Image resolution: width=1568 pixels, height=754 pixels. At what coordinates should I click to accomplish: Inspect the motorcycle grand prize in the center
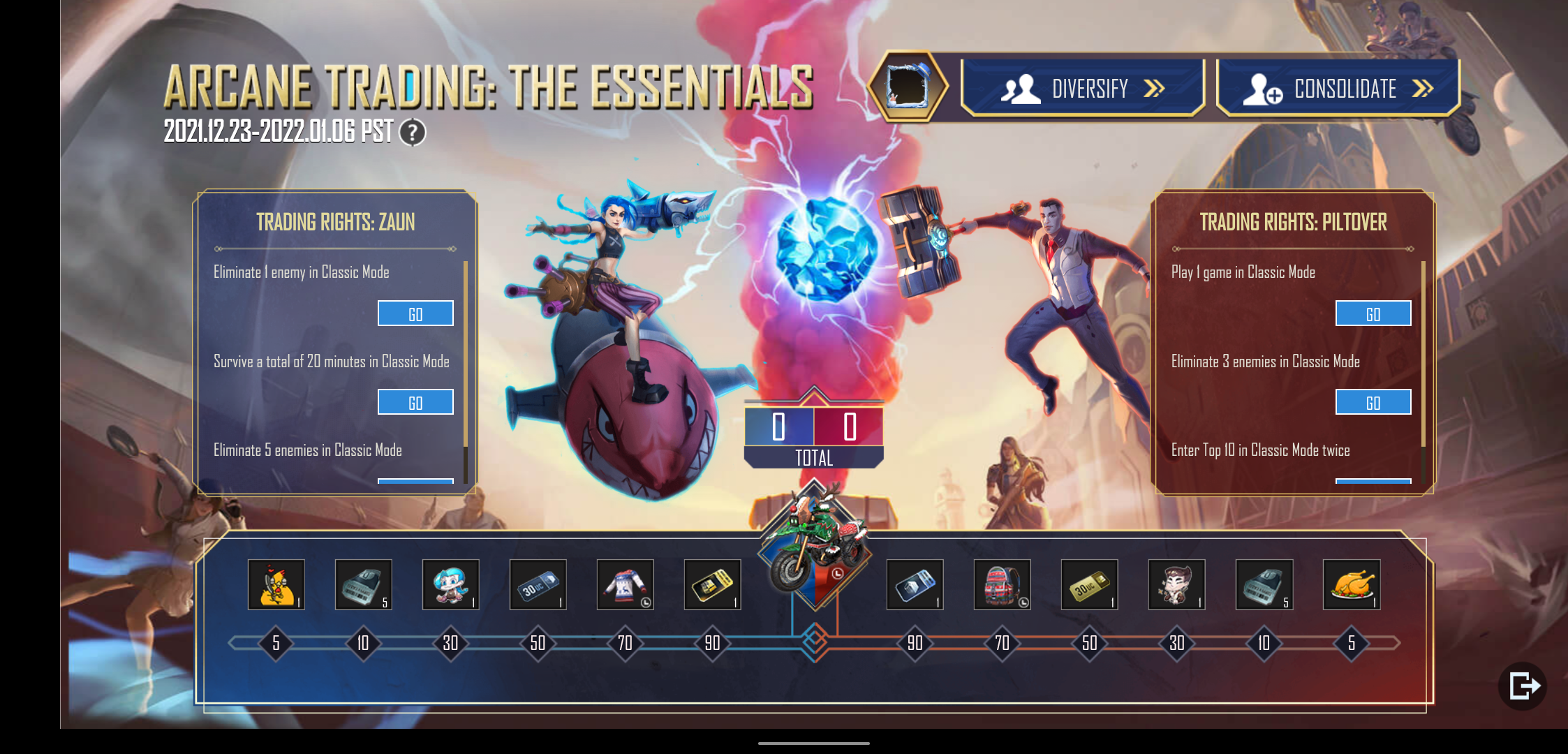[x=813, y=552]
